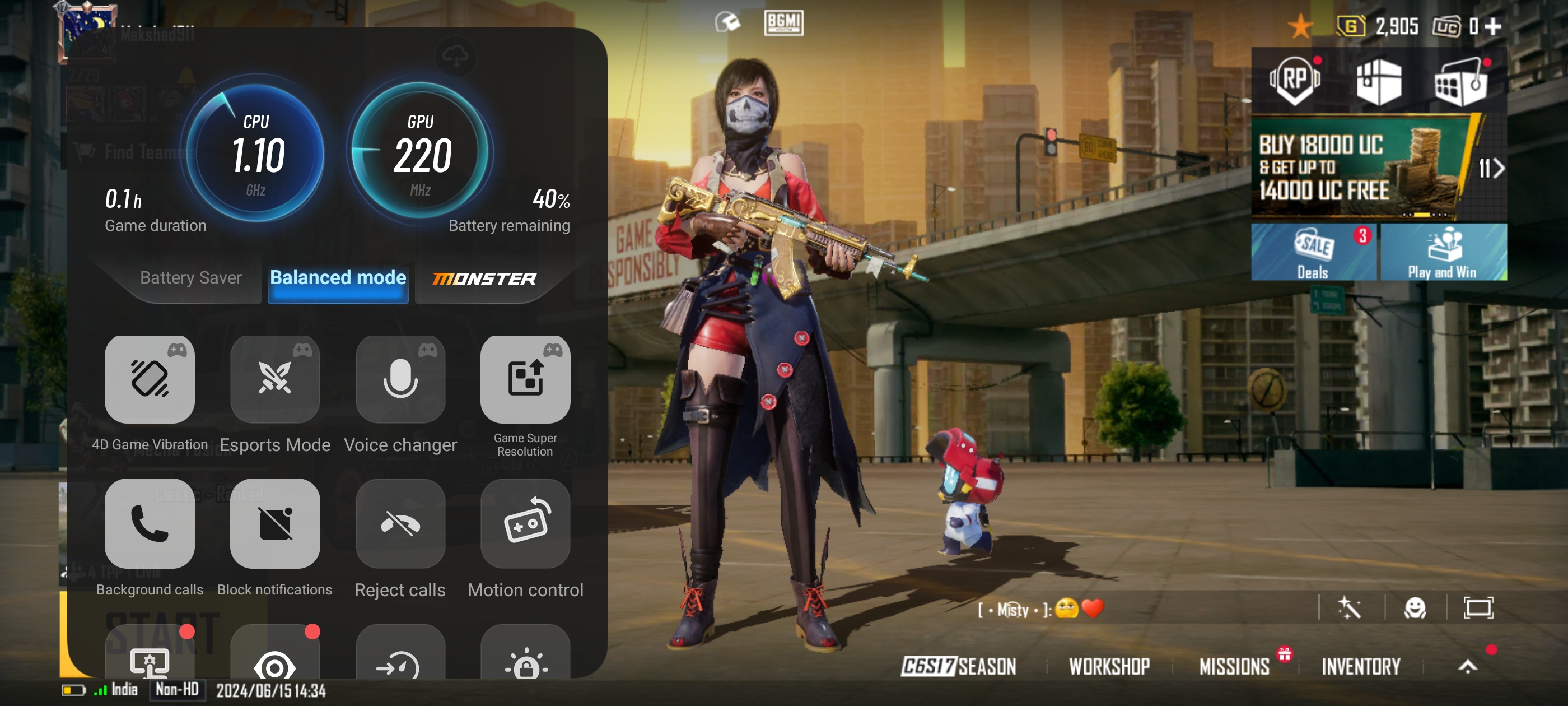Toggle Background calls option
The width and height of the screenshot is (1568, 706).
150,523
